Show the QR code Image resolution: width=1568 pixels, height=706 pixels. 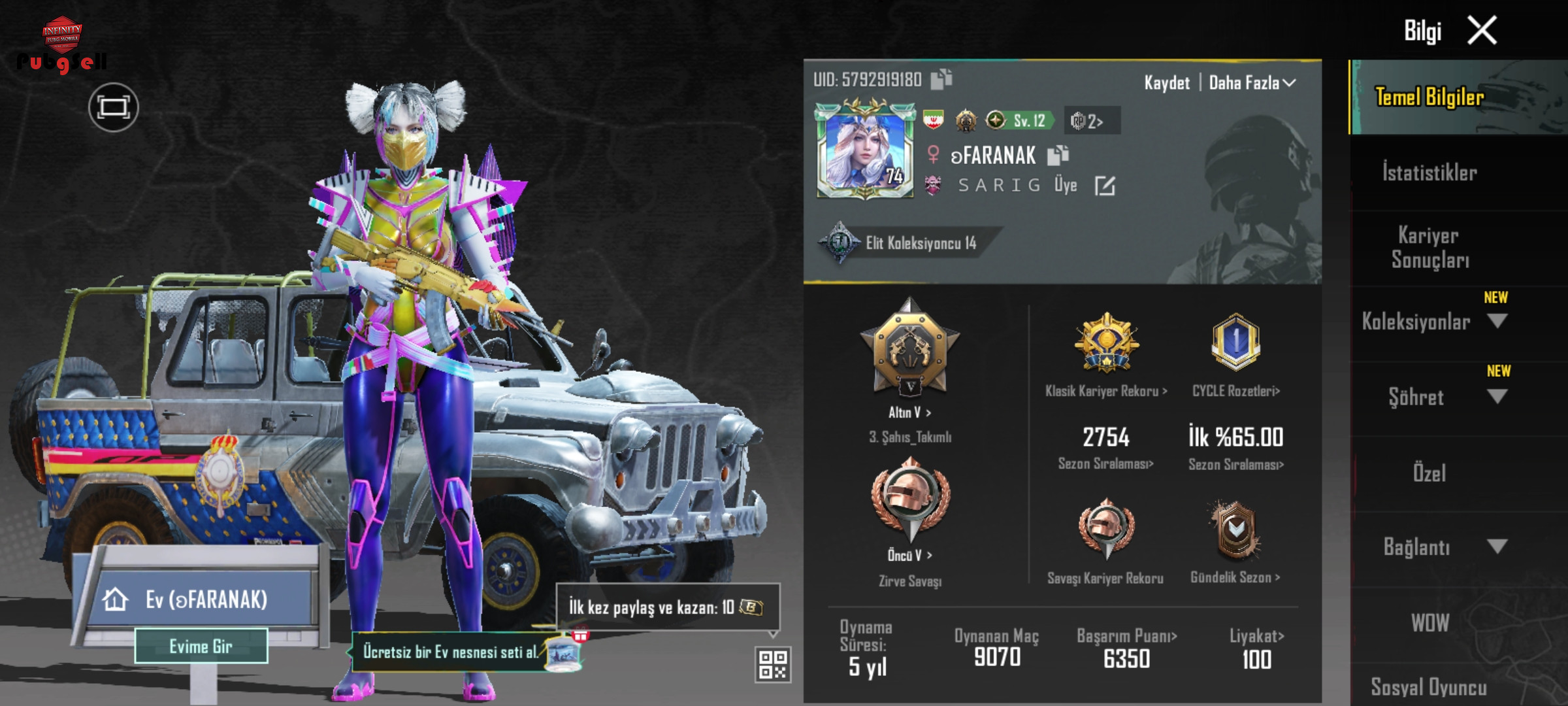(773, 664)
